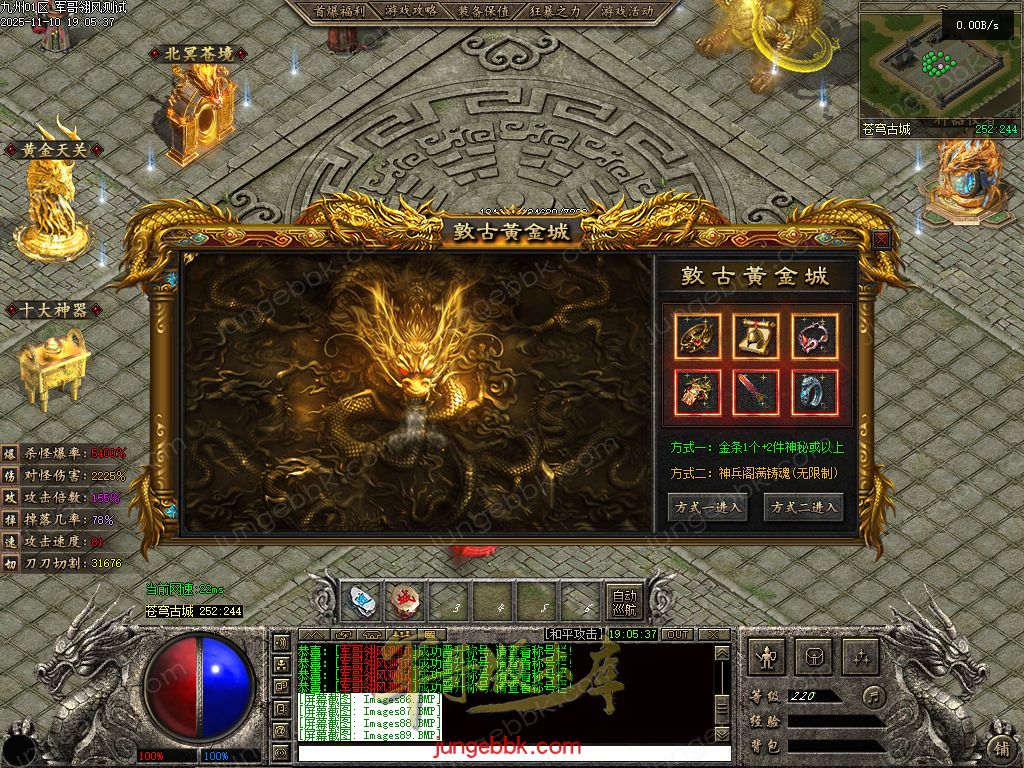Select the golden helmet reward icon
Screen dimensions: 1024x768
[x=757, y=336]
